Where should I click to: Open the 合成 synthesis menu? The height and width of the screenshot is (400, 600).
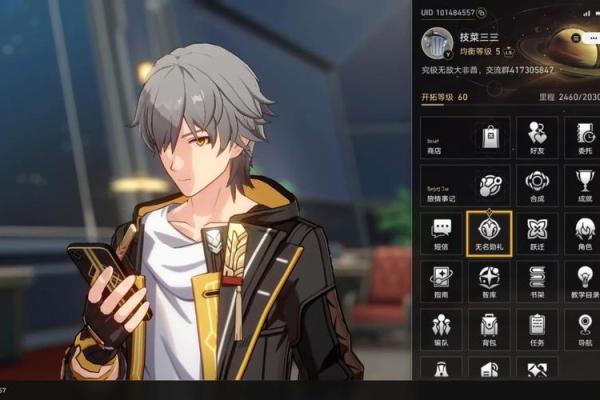[x=537, y=187]
